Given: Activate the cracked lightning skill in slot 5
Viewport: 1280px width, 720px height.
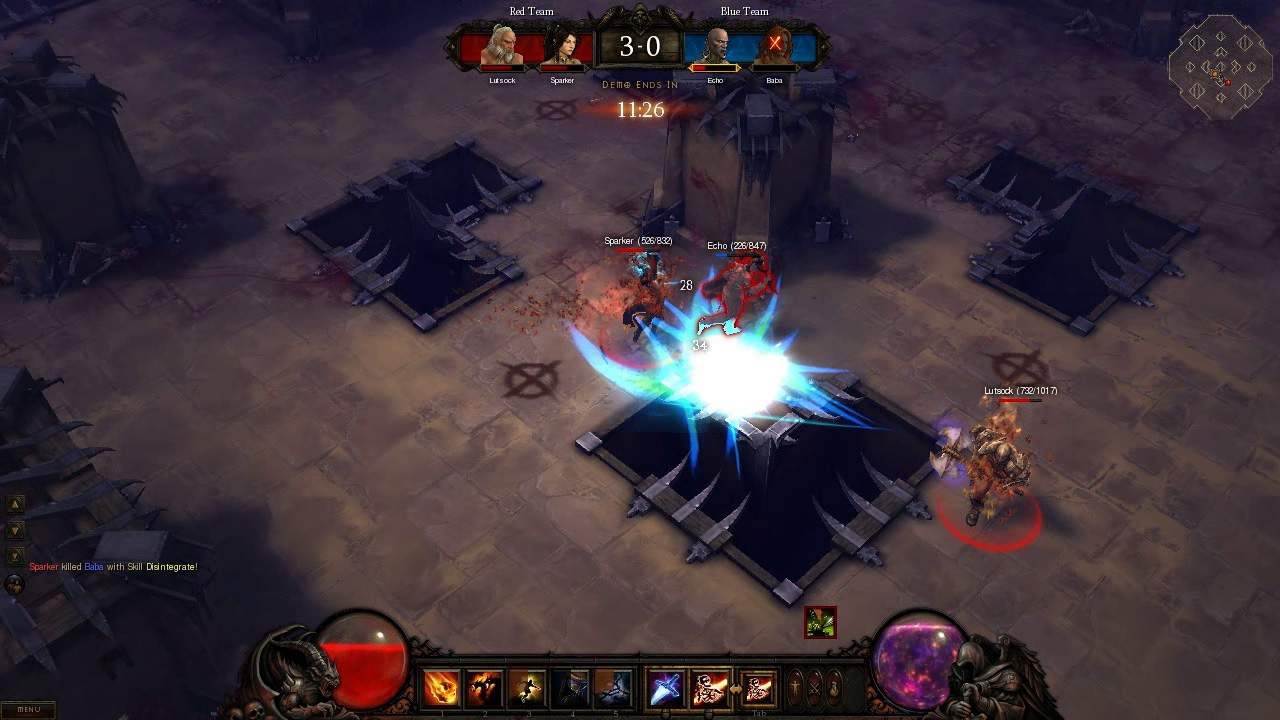Looking at the screenshot, I should (613, 688).
